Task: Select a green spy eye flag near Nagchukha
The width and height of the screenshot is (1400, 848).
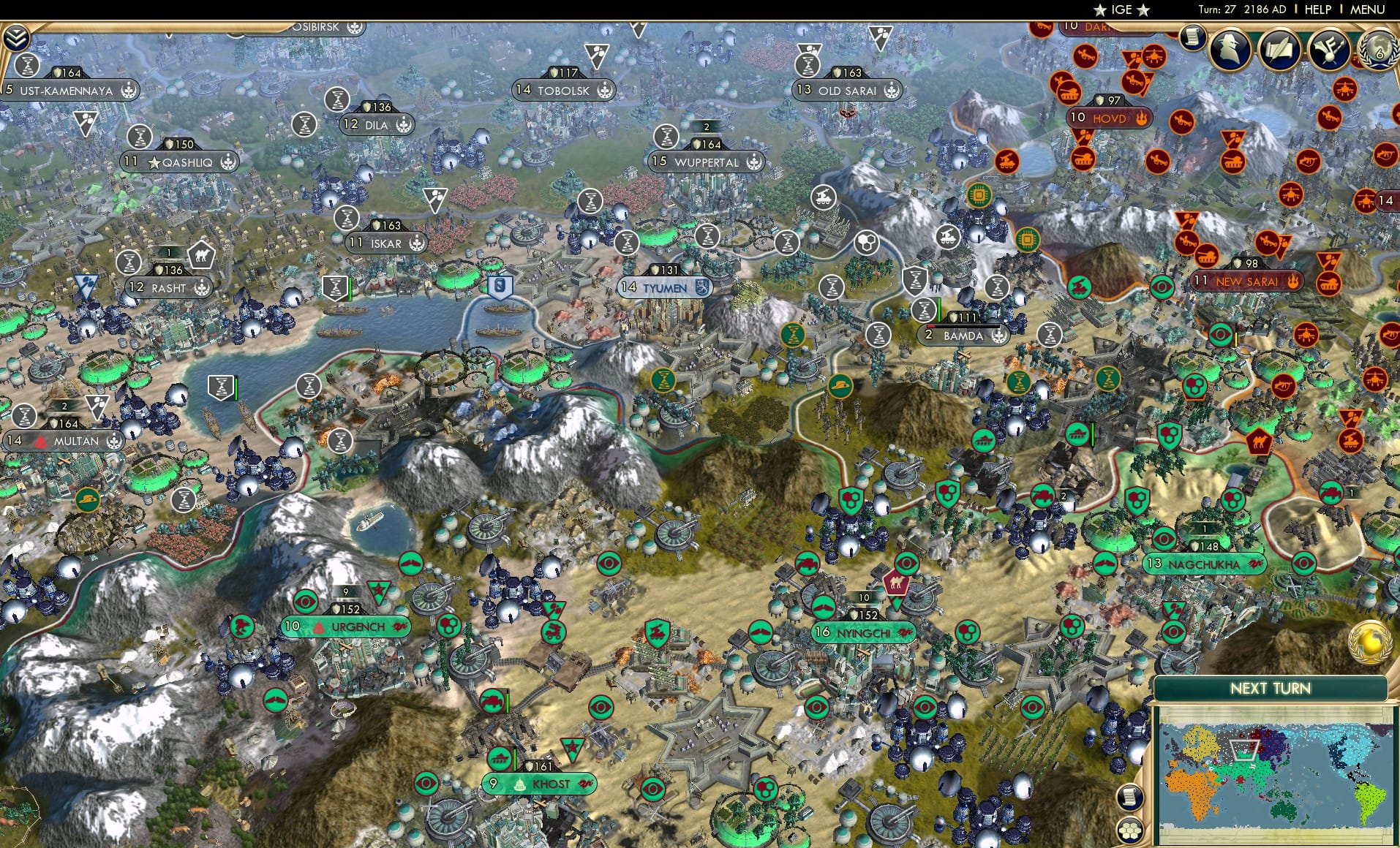Action: [1165, 539]
